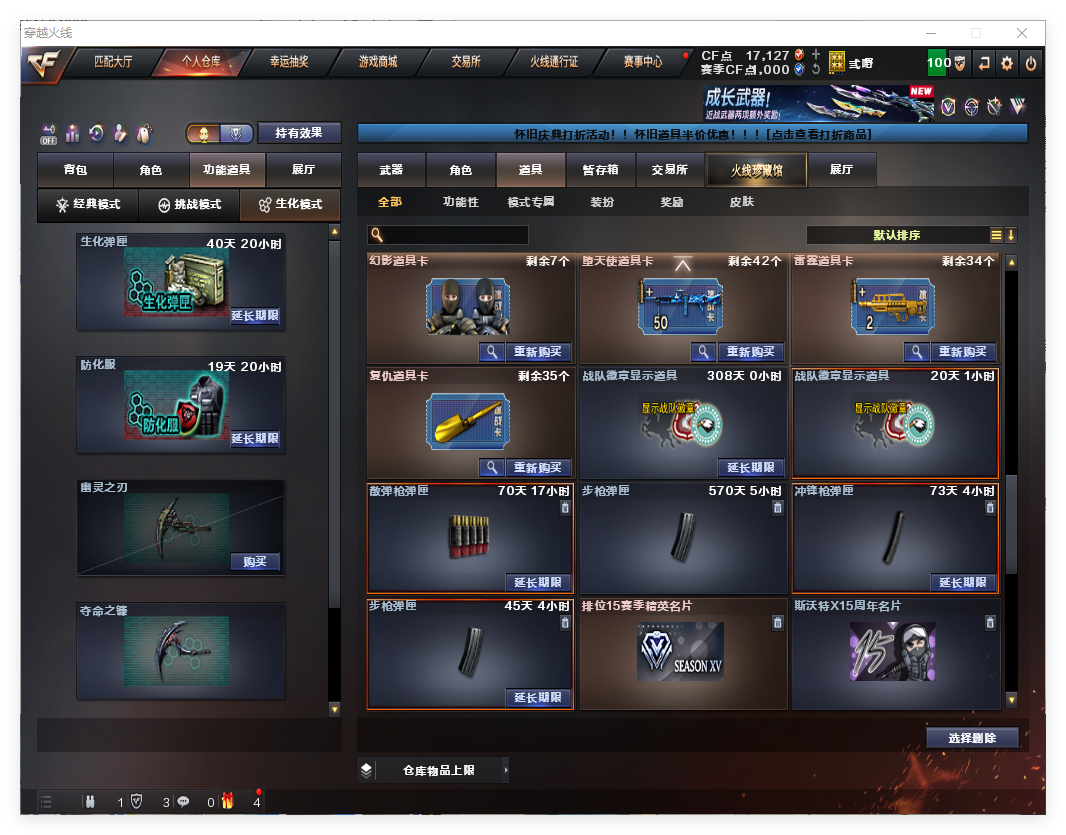The width and height of the screenshot is (1066, 835).
Task: Open the 幸运抽奖 lucky draw page
Action: [289, 62]
